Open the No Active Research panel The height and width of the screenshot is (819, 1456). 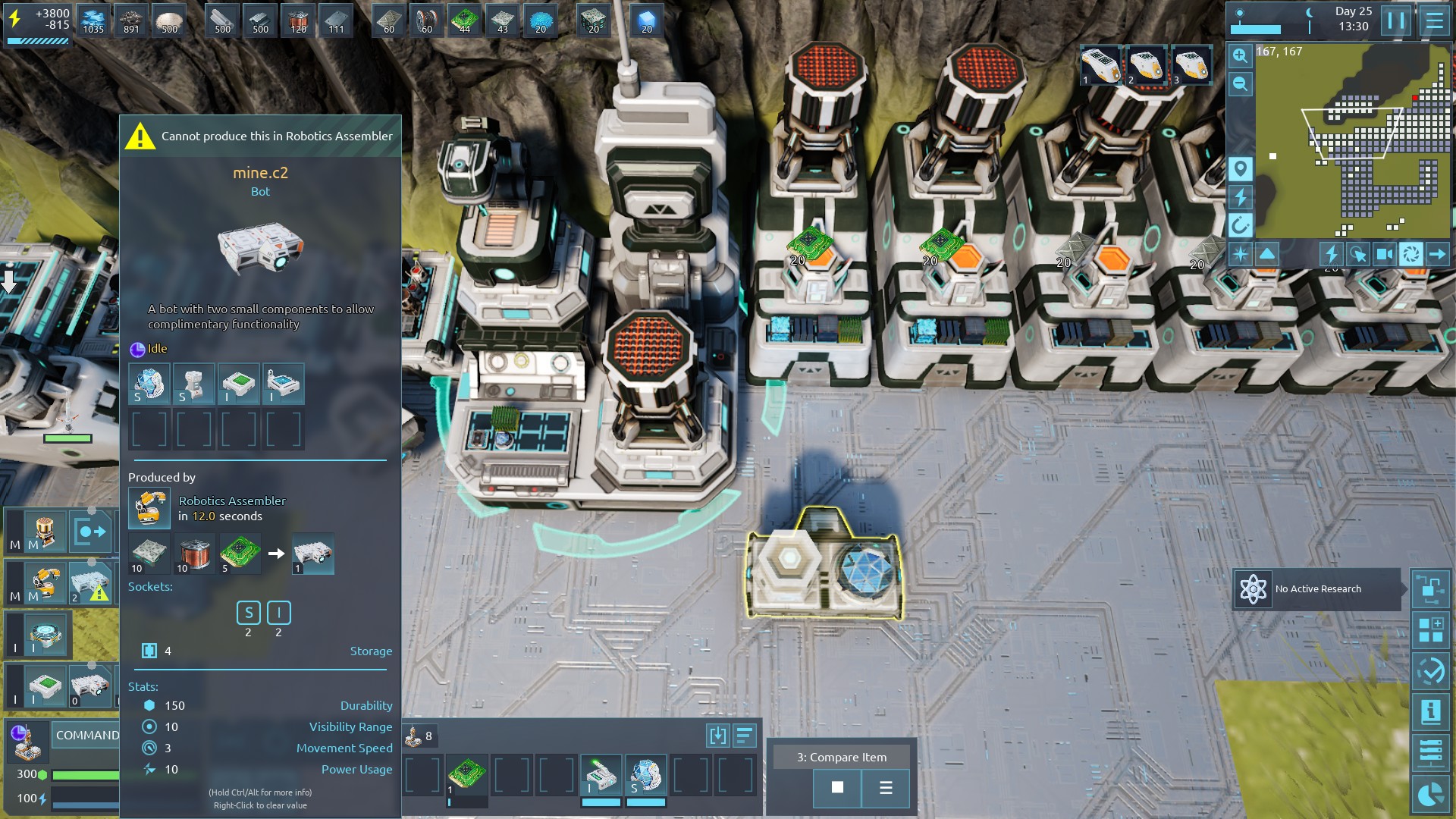coord(1317,589)
